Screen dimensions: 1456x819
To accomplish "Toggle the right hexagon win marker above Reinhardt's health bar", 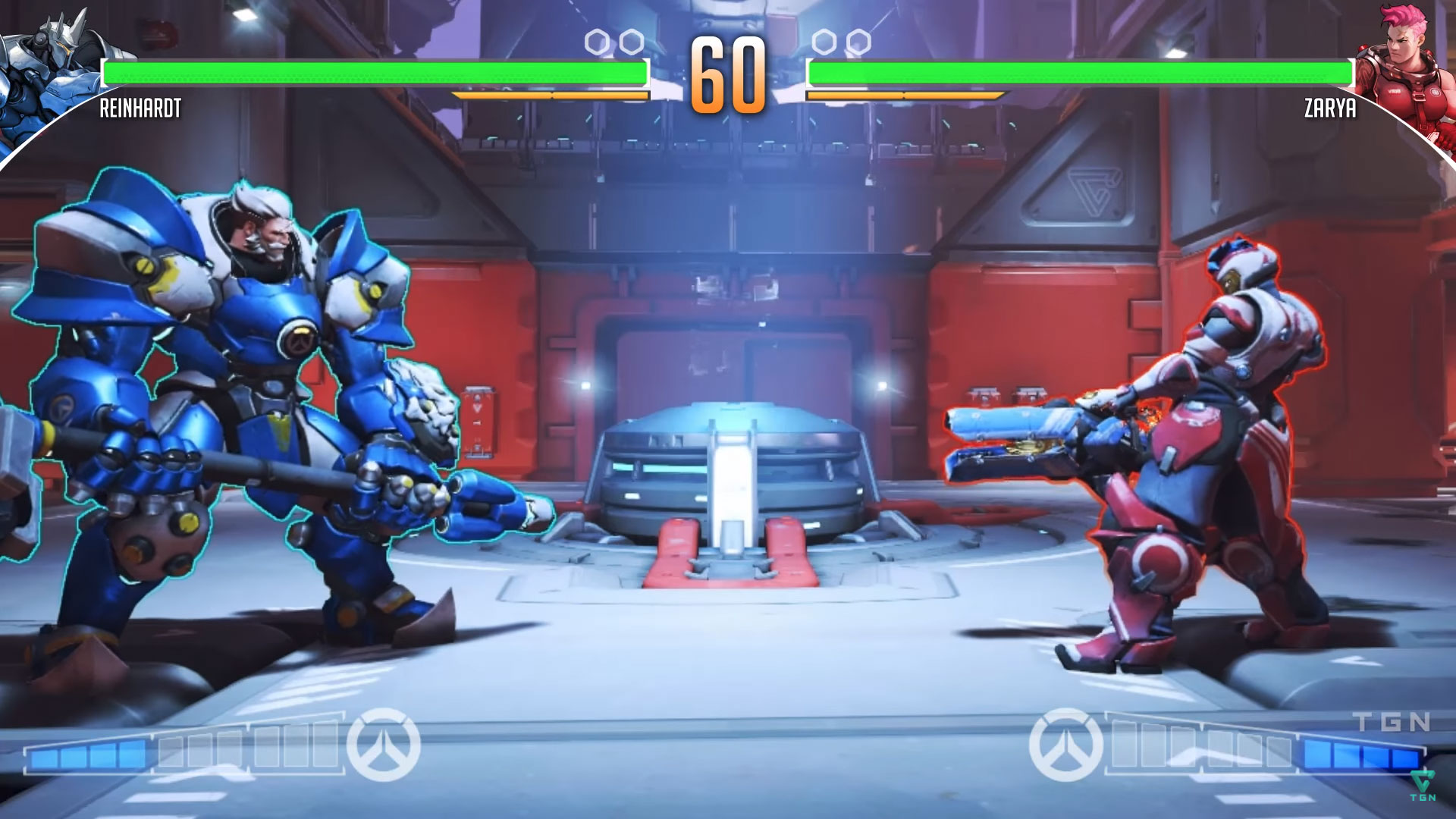I will [629, 42].
